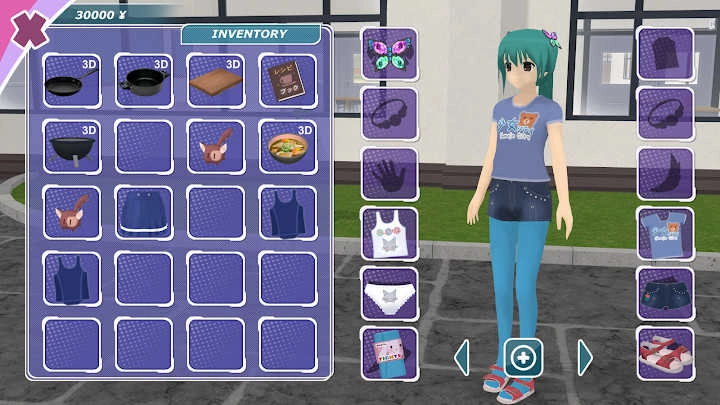
Task: Select the white tank top underwear slot
Action: 390,233
